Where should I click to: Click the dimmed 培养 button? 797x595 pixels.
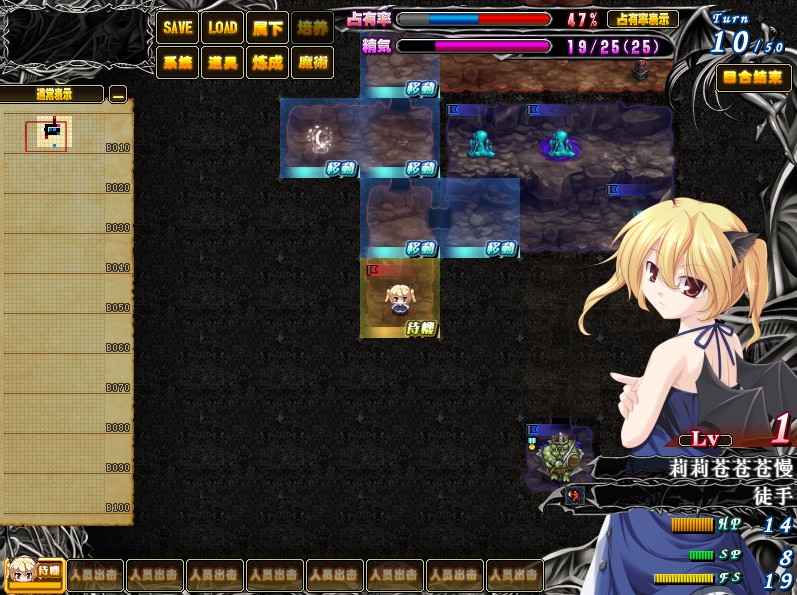[312, 28]
